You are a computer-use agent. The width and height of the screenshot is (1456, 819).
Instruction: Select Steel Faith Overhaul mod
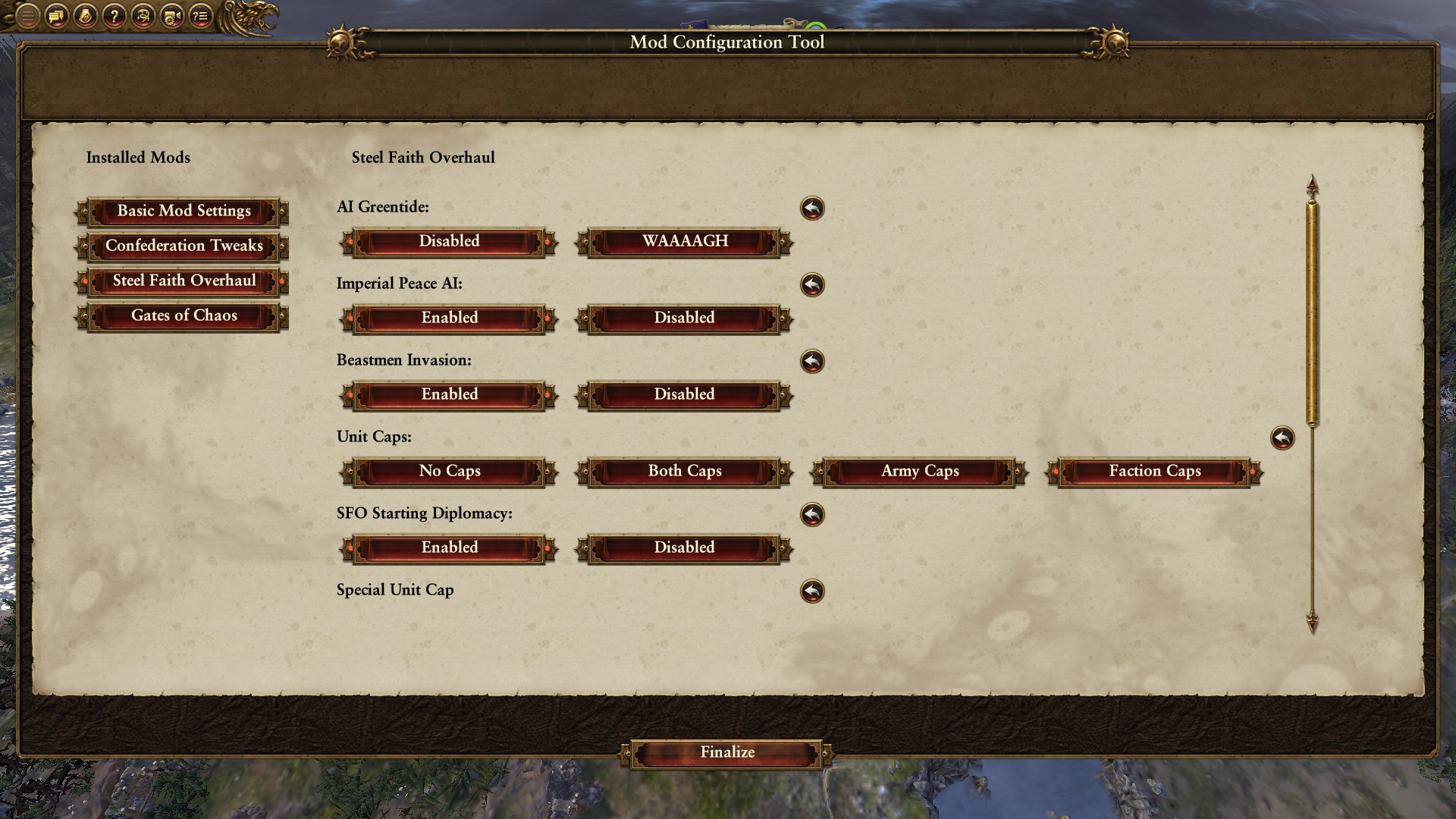tap(184, 281)
